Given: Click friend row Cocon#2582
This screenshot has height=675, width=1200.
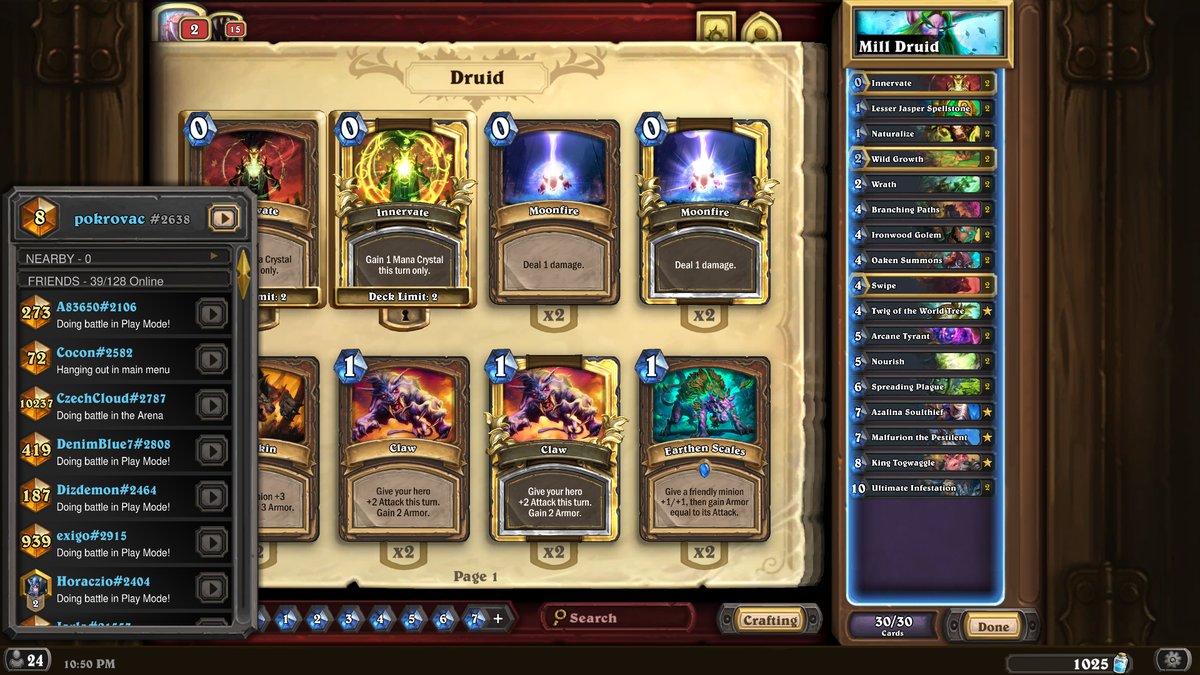Looking at the screenshot, I should pos(110,360).
